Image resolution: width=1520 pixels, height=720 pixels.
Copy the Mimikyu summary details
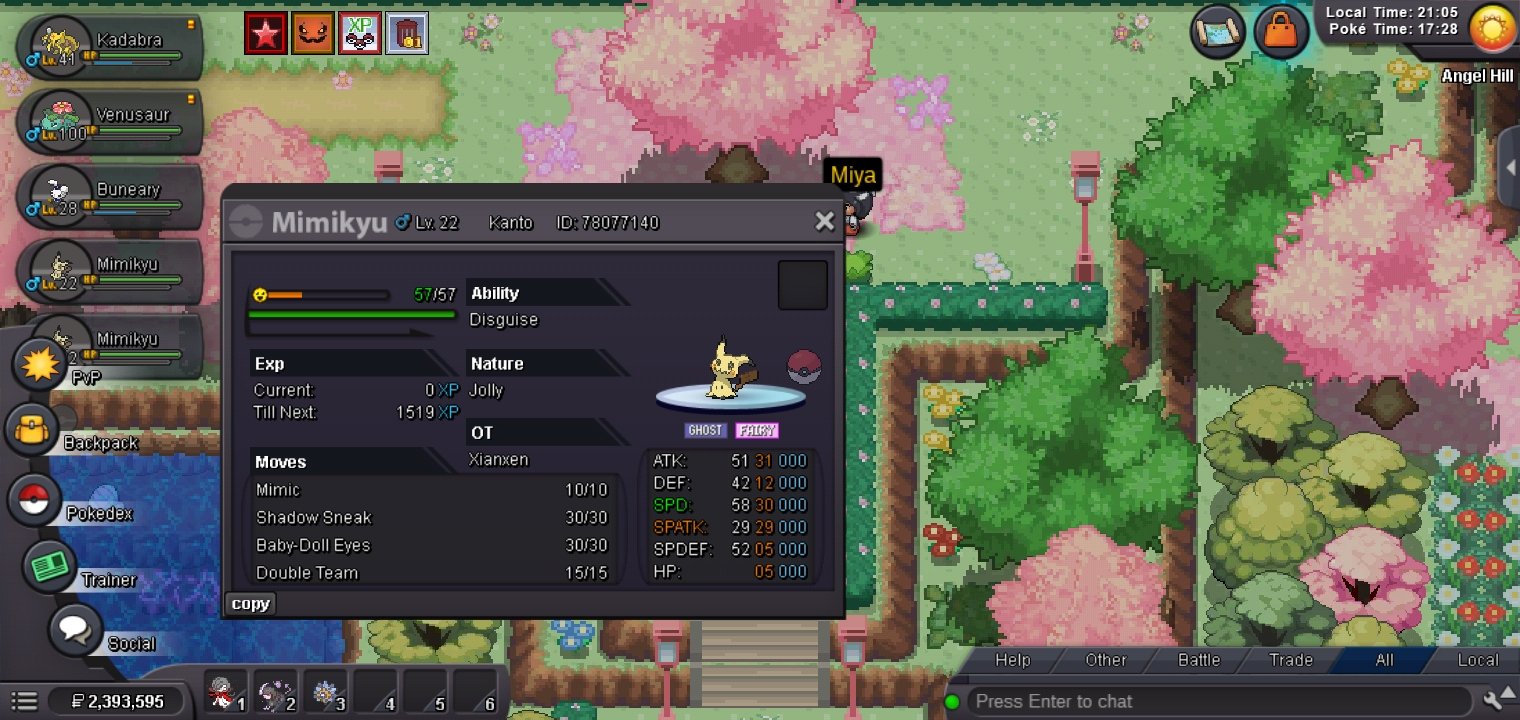[x=250, y=604]
